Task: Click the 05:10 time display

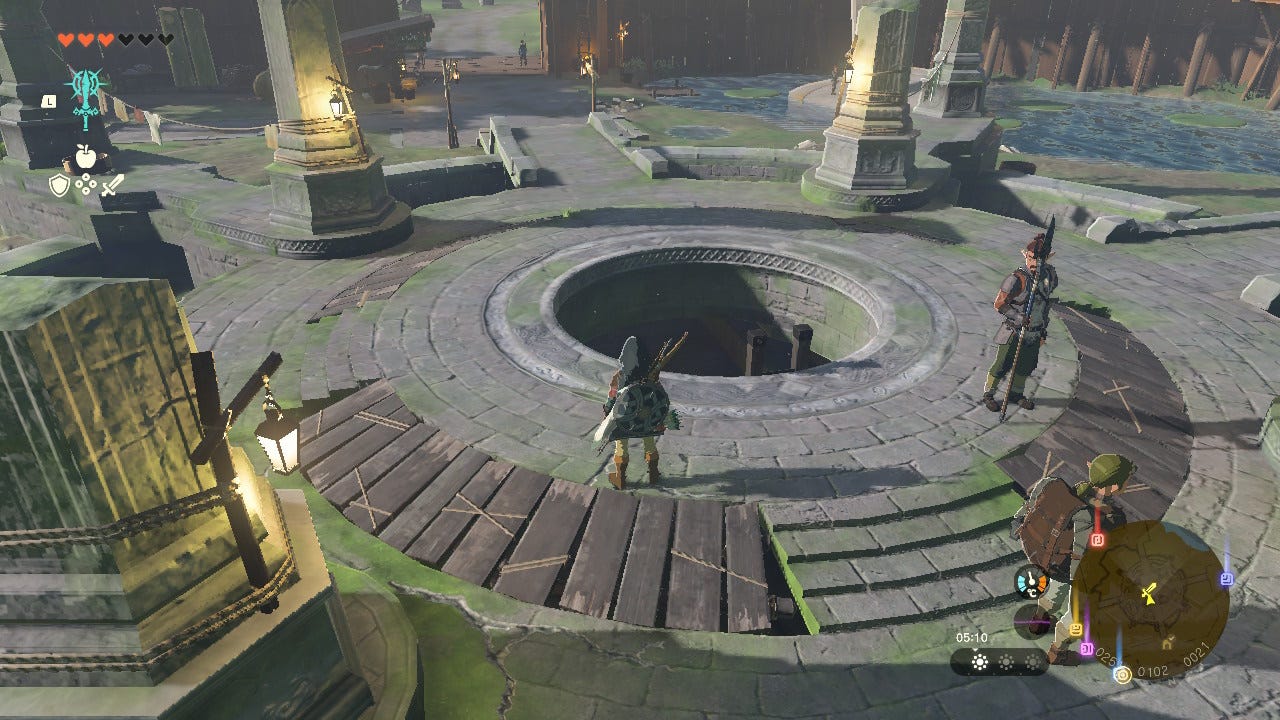Action: point(972,637)
